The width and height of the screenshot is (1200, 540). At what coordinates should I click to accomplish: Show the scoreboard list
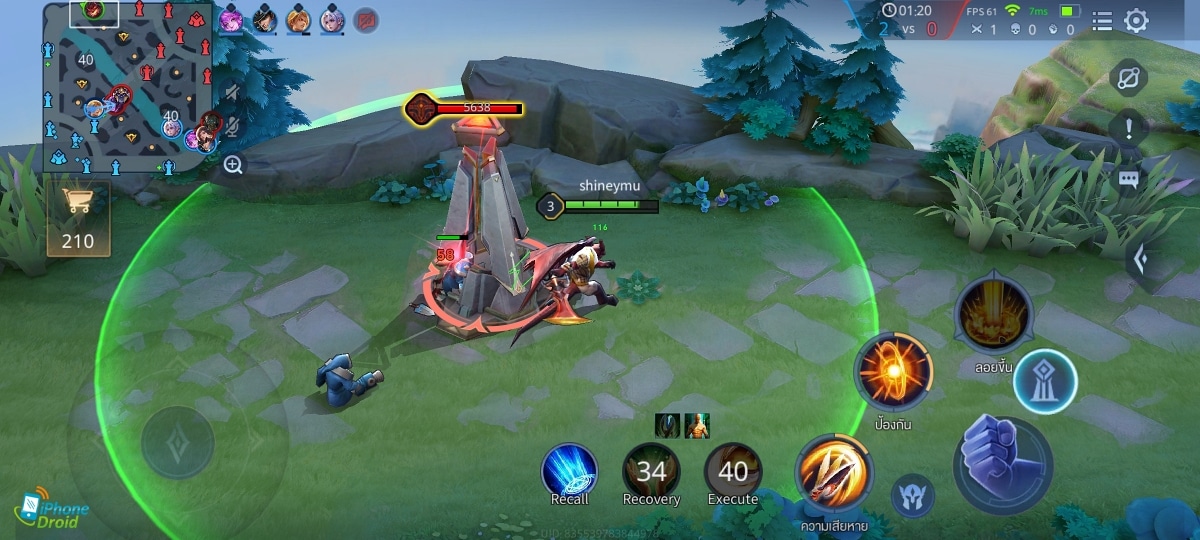click(x=1102, y=20)
